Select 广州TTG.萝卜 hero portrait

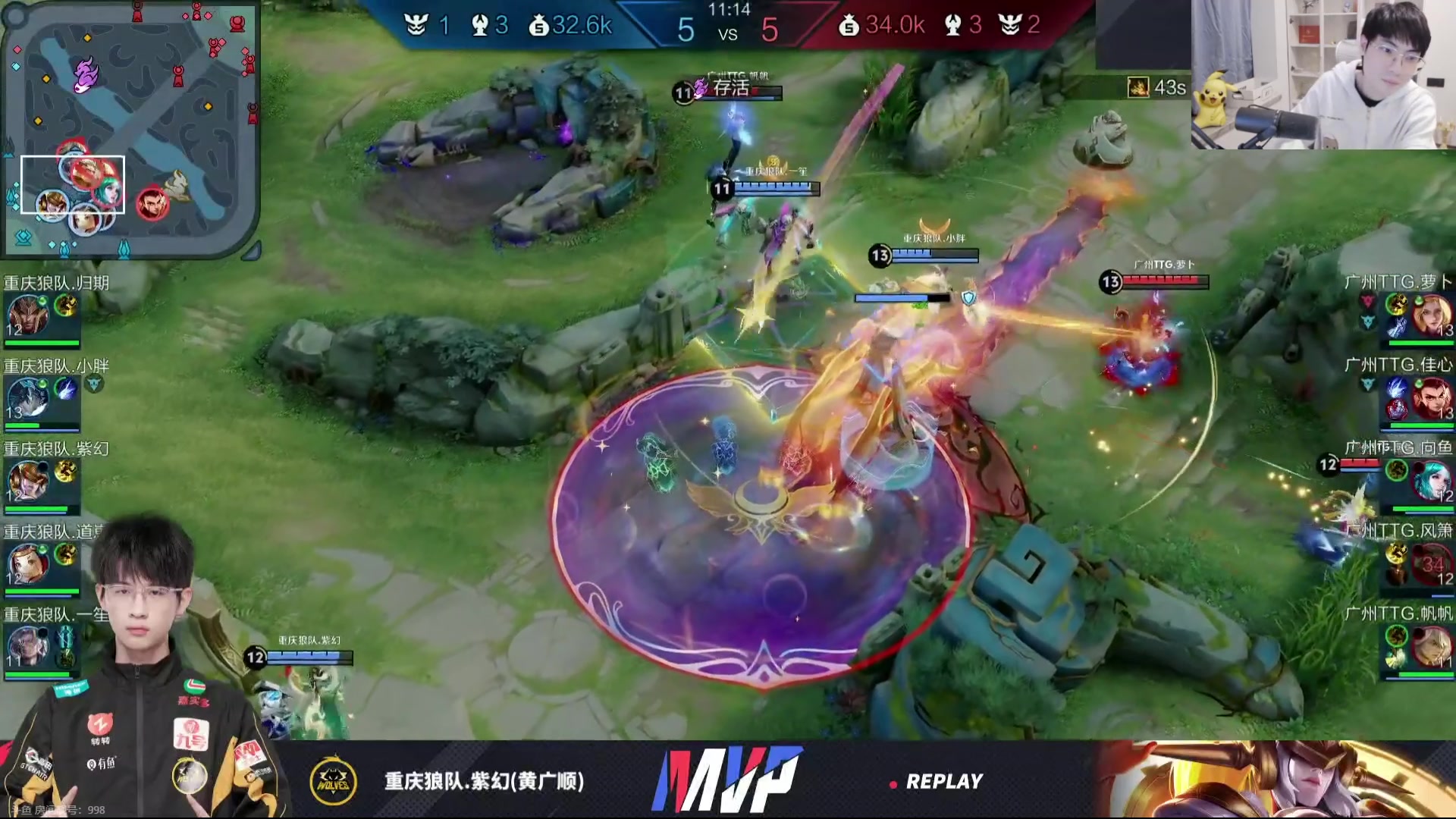[x=1430, y=315]
